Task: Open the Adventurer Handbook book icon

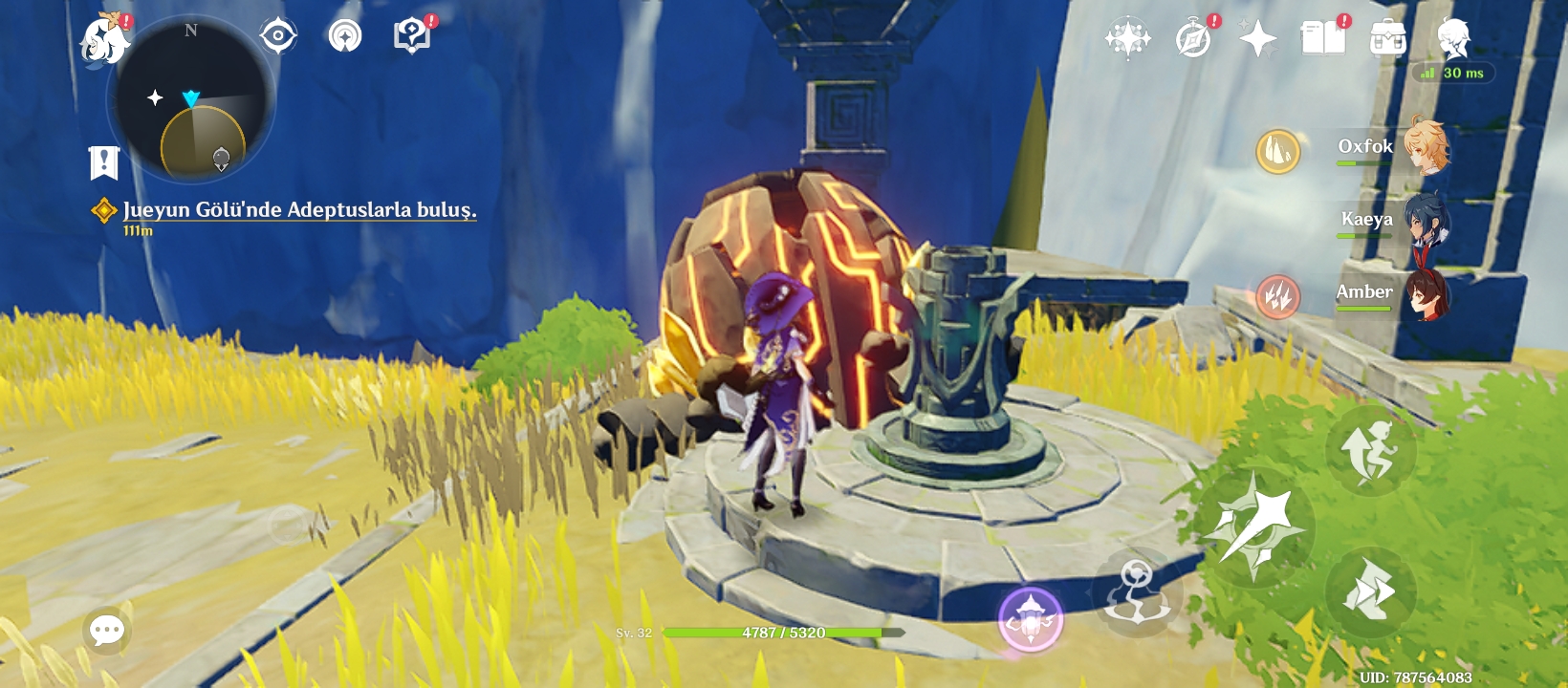Action: tap(1323, 38)
